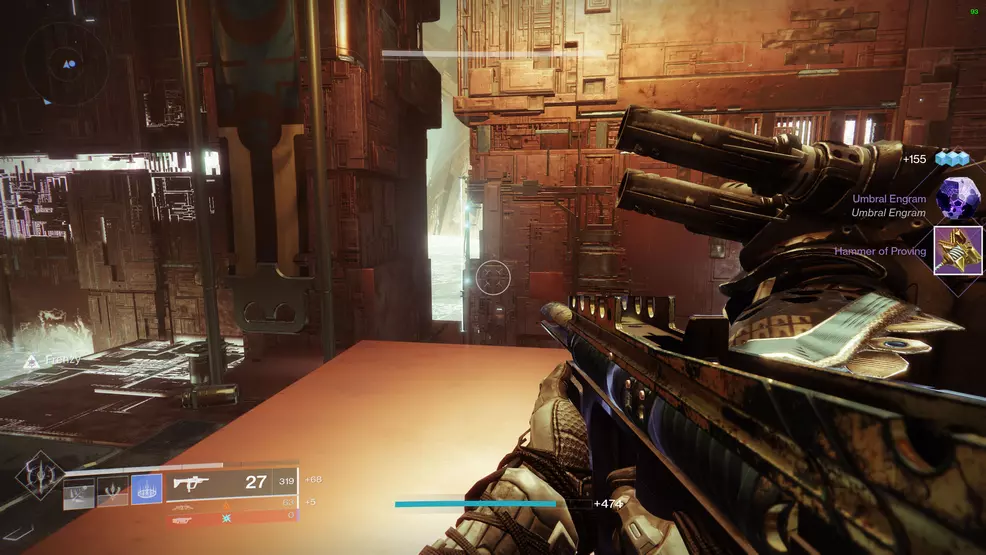Switch to the red heavy weapon row
This screenshot has height=555, width=986.
tap(232, 517)
